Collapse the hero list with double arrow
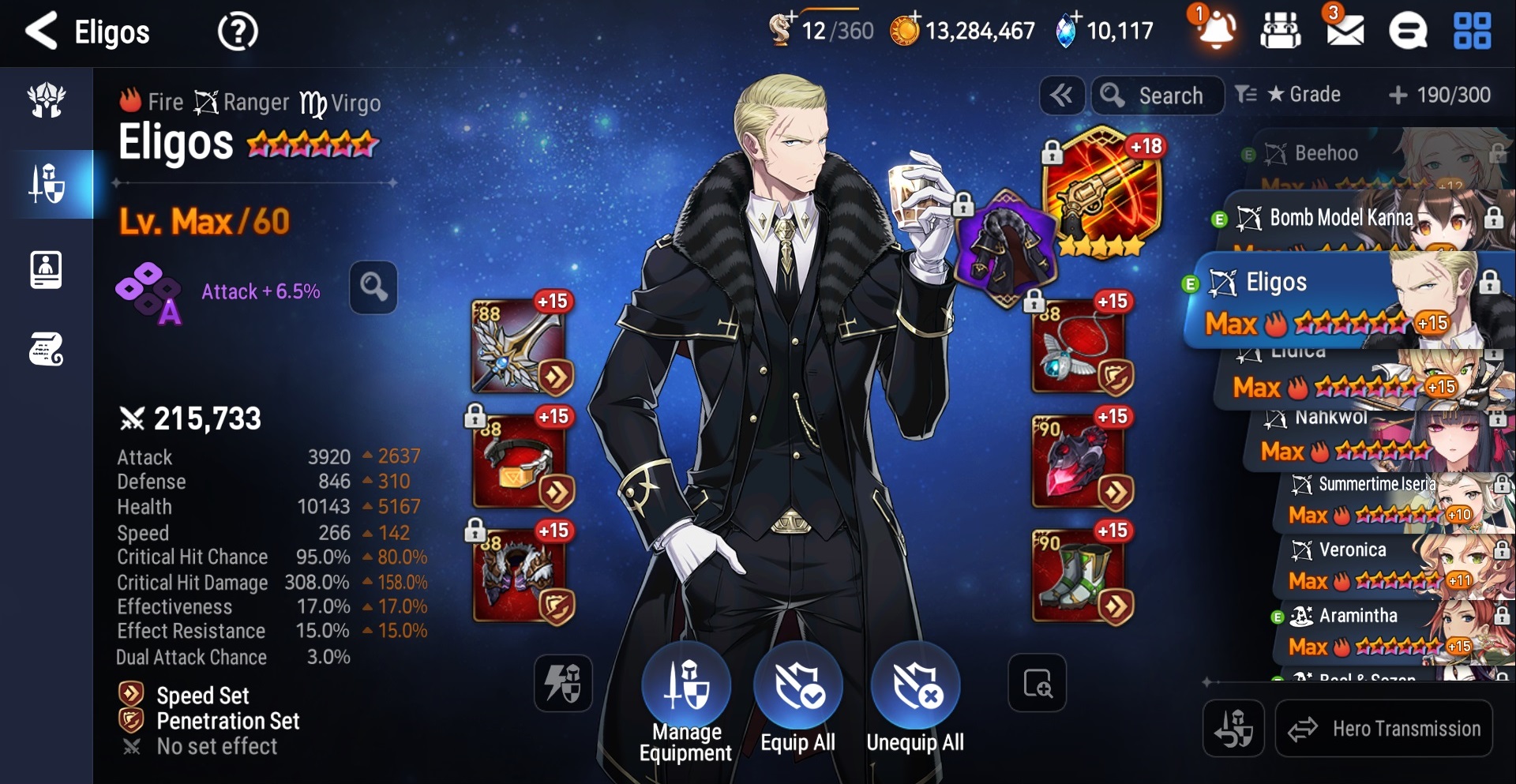1516x784 pixels. click(x=1061, y=96)
